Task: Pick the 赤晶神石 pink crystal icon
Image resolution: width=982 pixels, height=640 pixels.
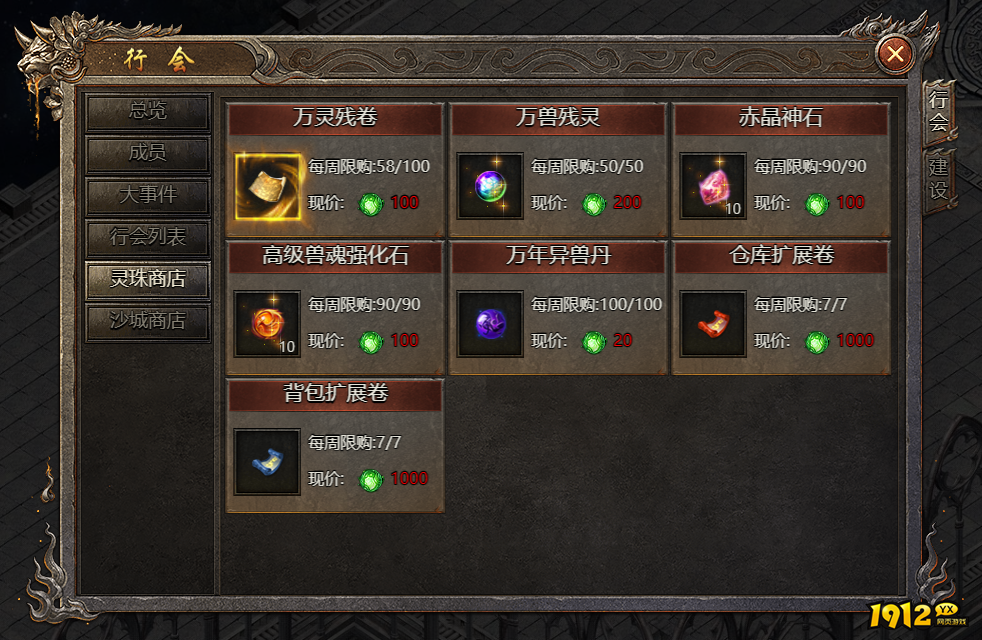Action: (713, 186)
